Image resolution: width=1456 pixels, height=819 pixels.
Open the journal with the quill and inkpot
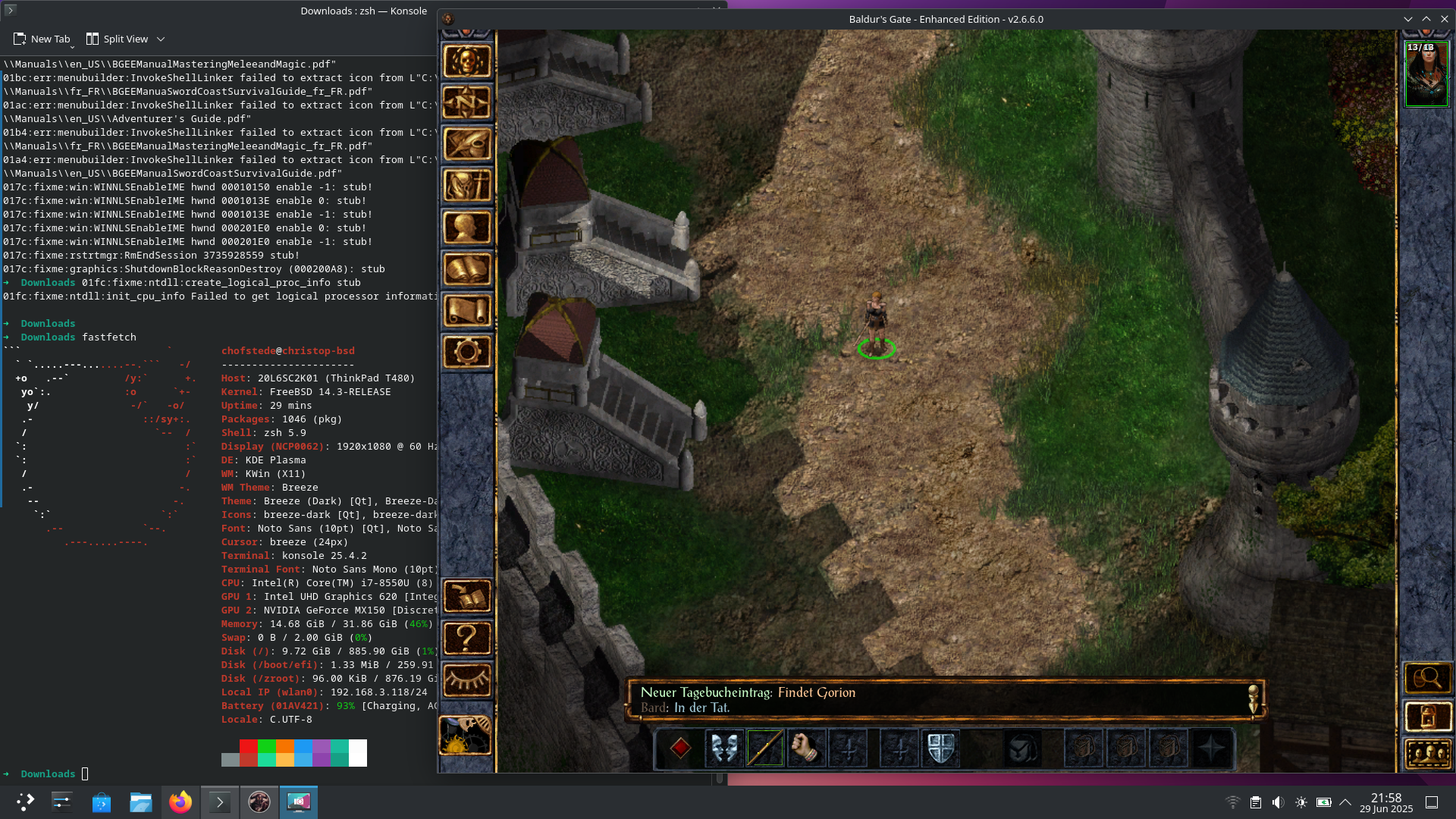(x=466, y=144)
